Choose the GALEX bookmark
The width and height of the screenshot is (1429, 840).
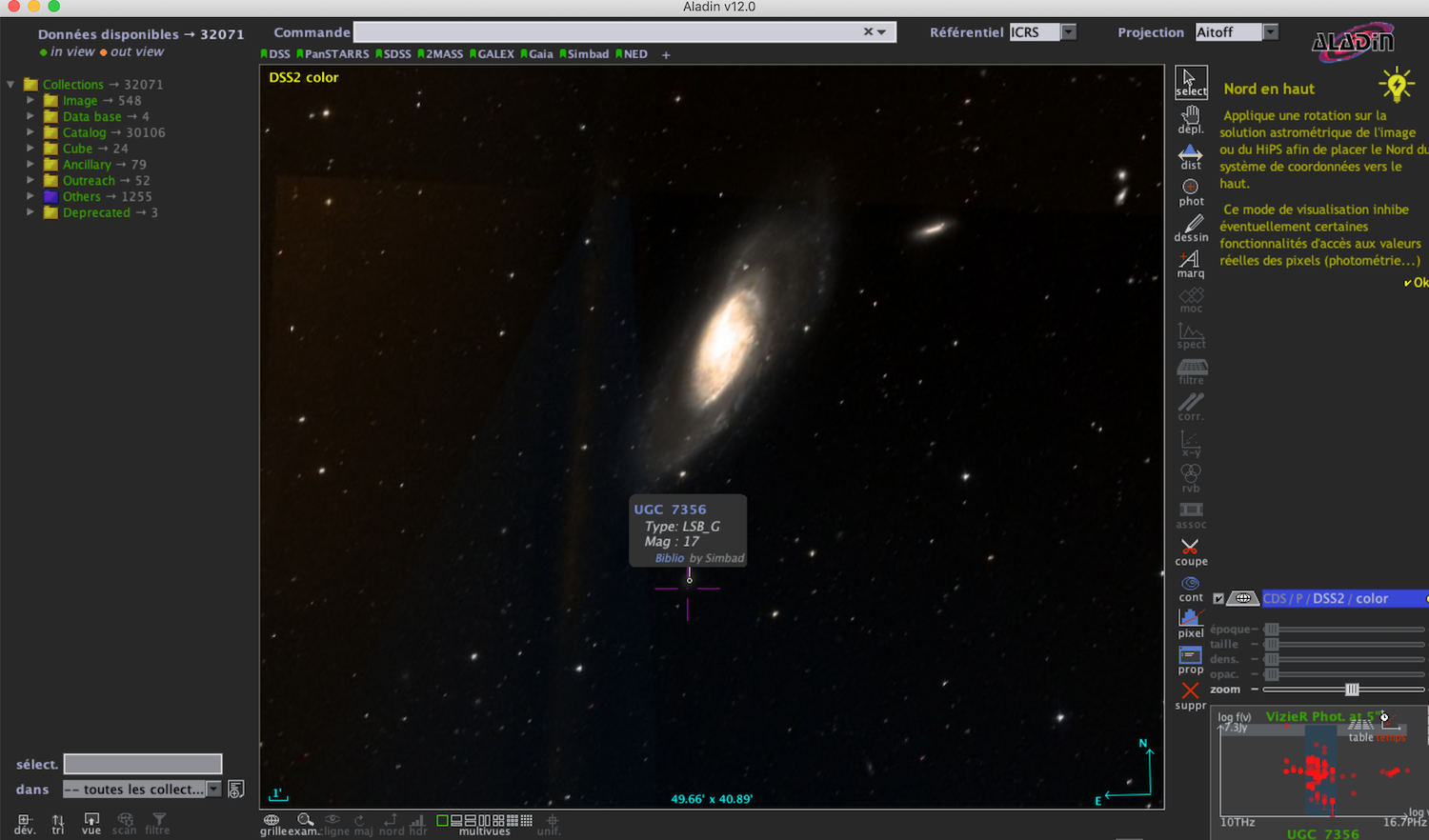pyautogui.click(x=494, y=54)
